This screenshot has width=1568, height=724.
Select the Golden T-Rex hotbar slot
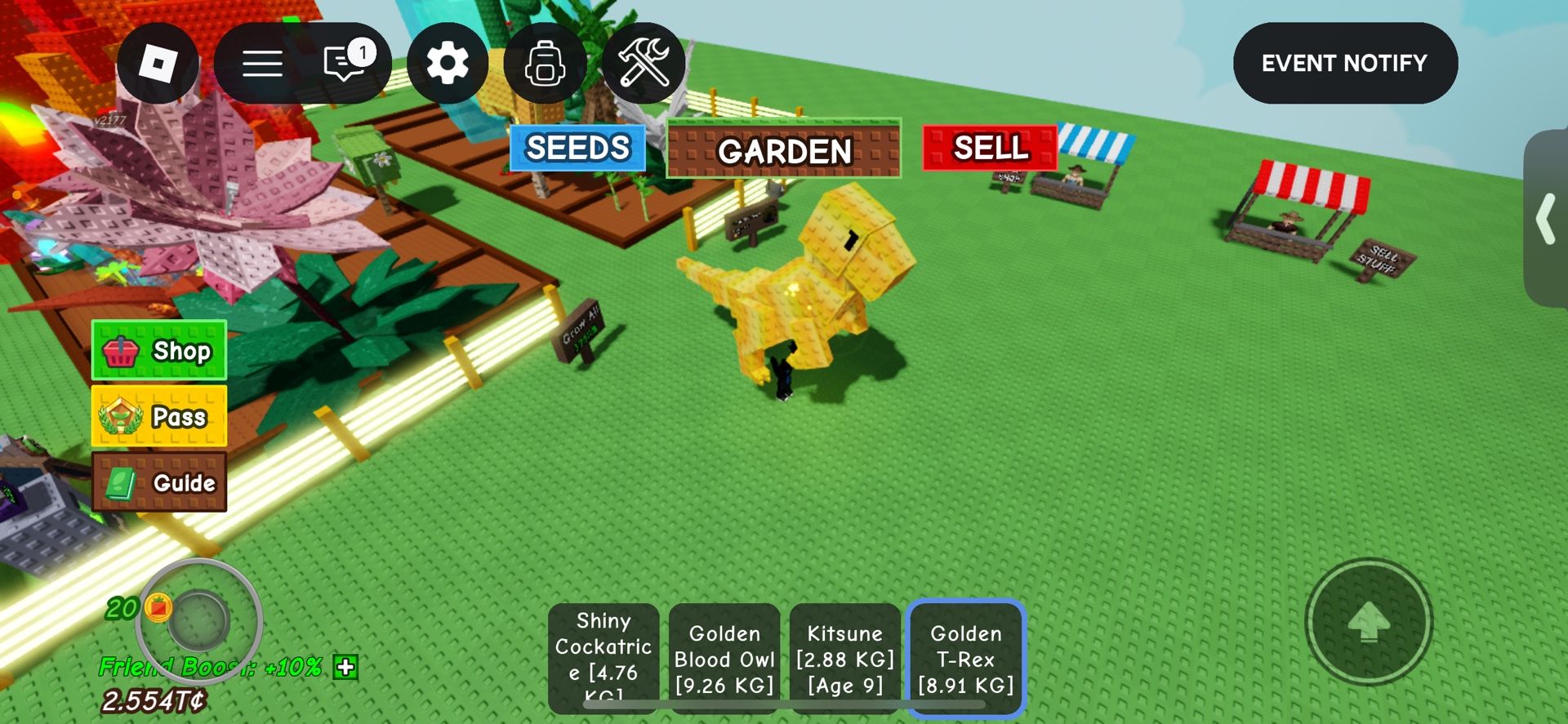pyautogui.click(x=964, y=658)
